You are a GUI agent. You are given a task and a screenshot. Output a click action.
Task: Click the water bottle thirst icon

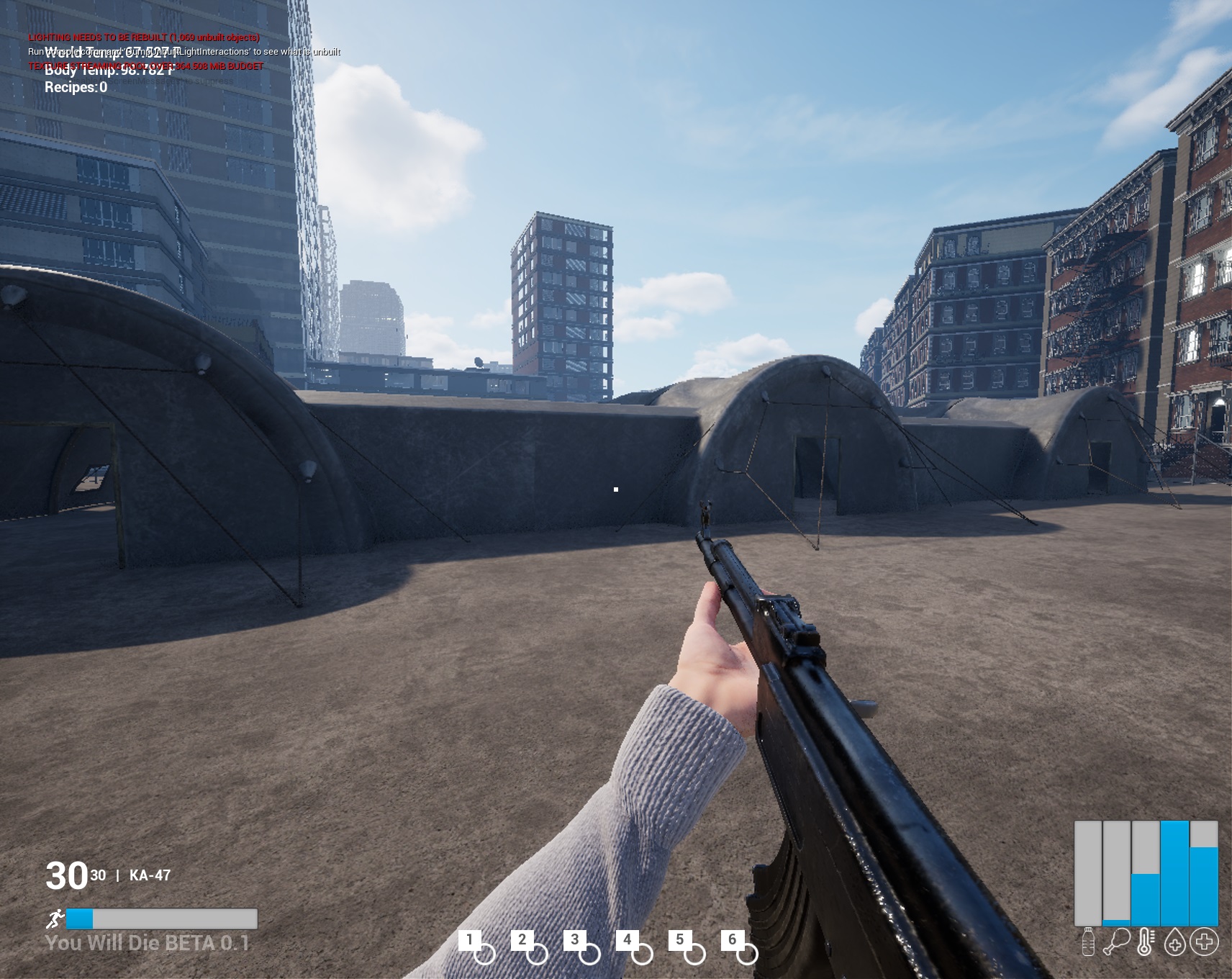(x=1088, y=942)
